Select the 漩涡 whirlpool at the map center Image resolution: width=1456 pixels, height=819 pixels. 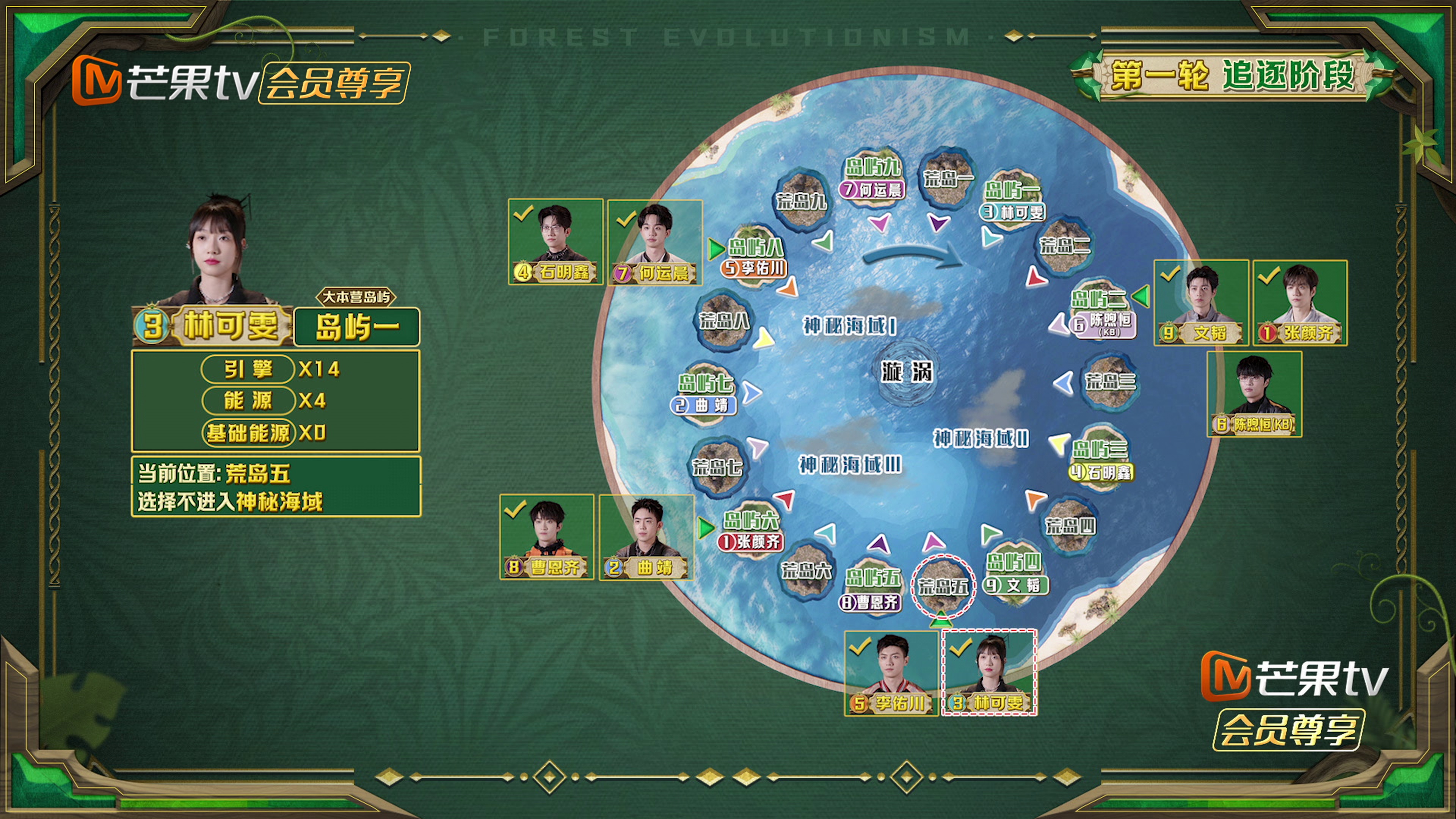[907, 372]
